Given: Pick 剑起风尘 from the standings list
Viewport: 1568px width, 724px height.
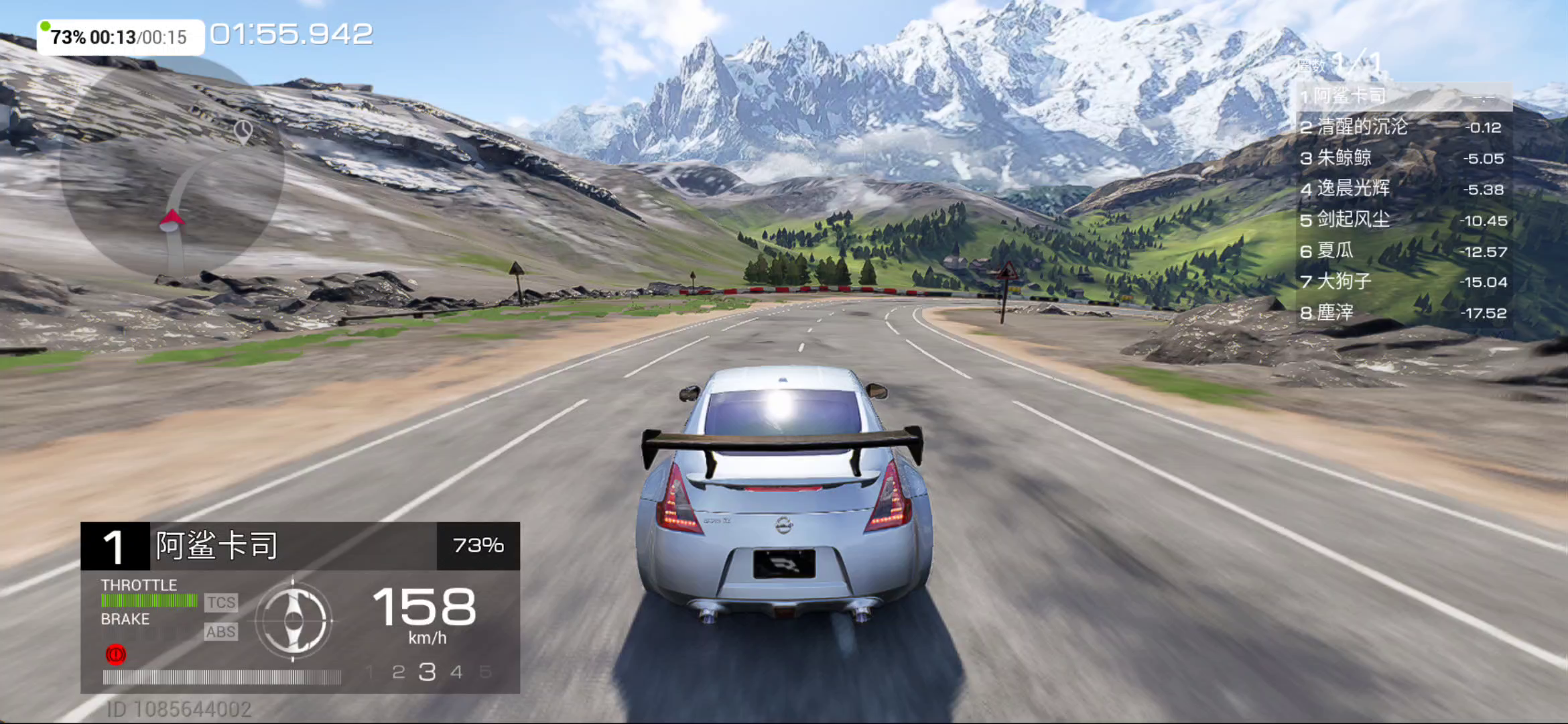Looking at the screenshot, I should pos(1403,220).
